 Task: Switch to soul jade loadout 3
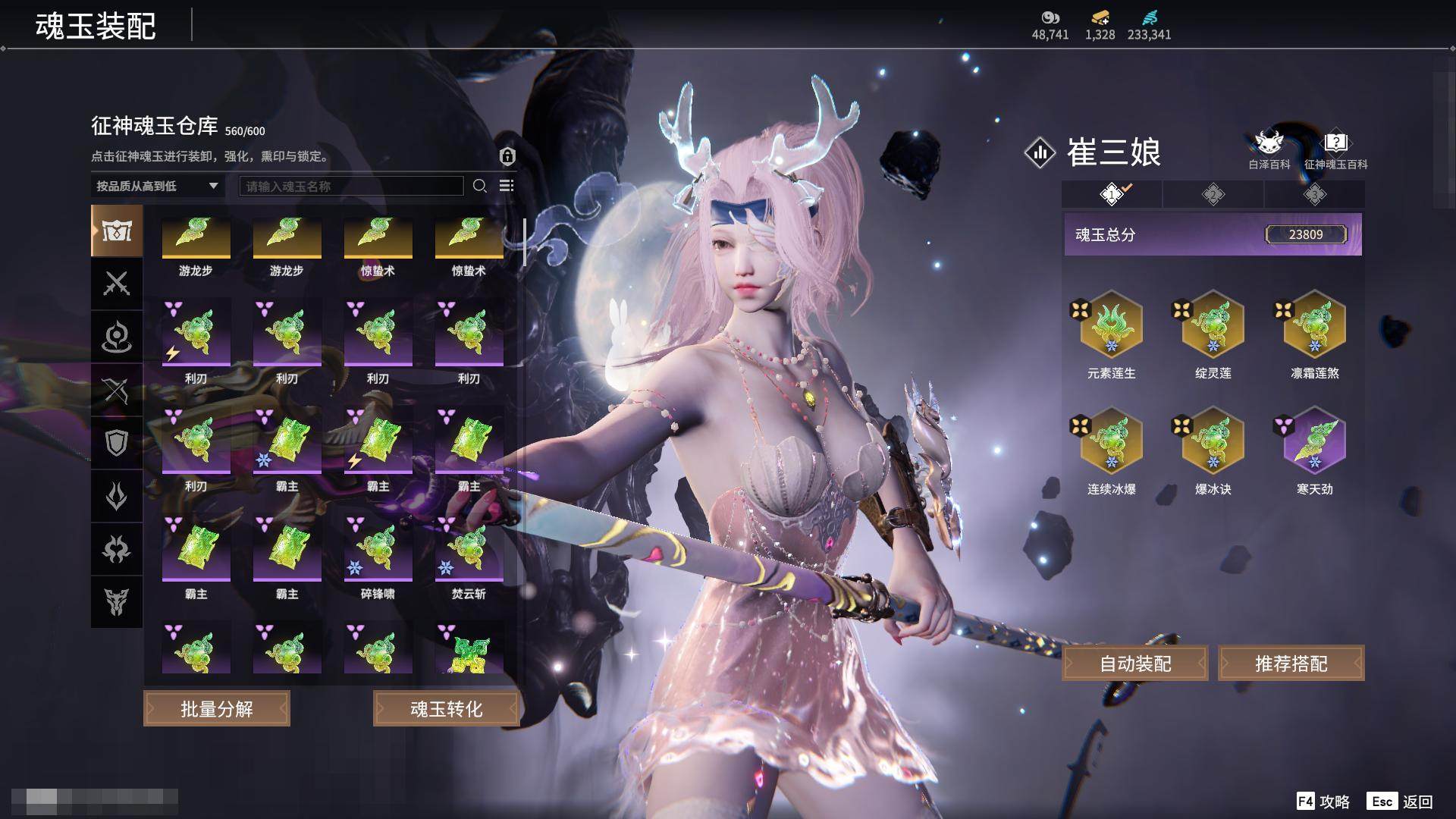pyautogui.click(x=1314, y=195)
